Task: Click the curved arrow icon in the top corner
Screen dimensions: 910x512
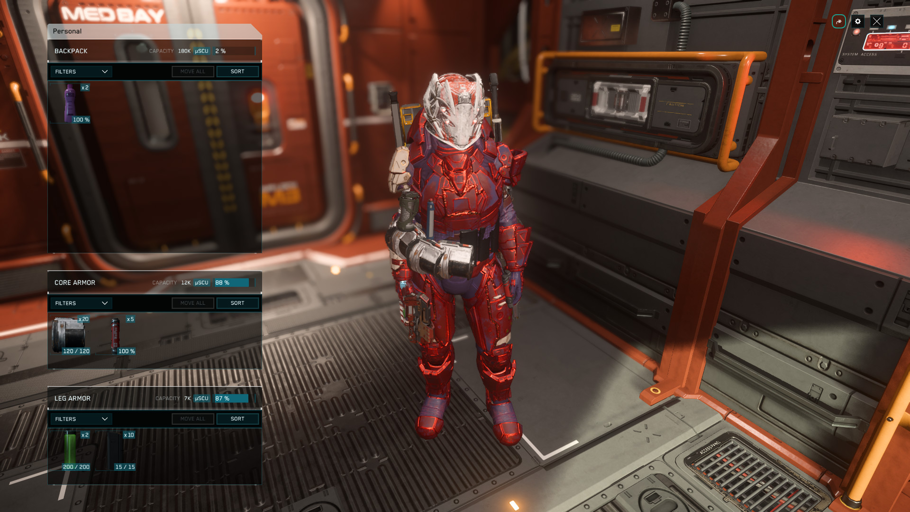Action: (x=839, y=21)
